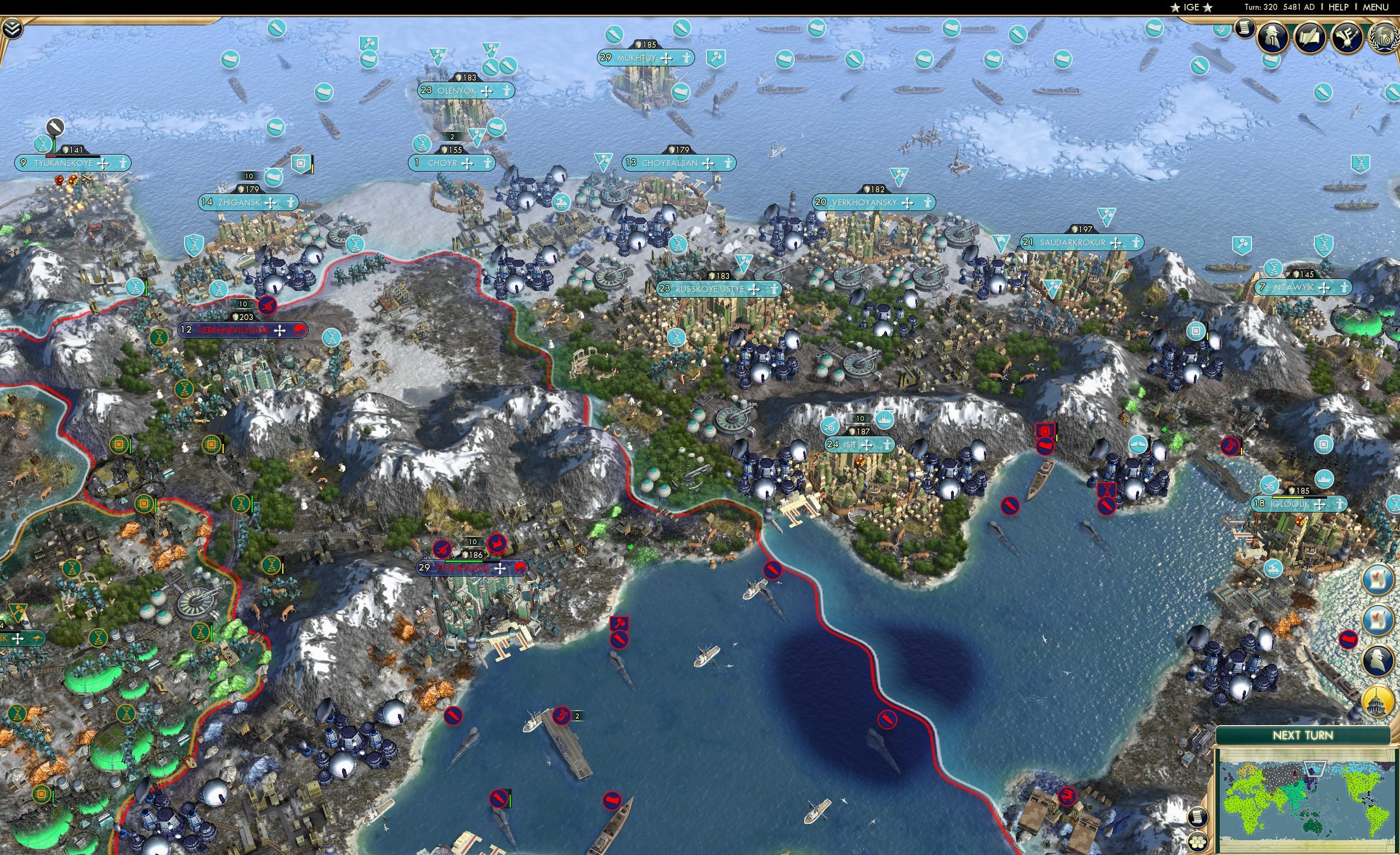
Task: Open the Espionage overview spy icon
Action: tap(1272, 37)
